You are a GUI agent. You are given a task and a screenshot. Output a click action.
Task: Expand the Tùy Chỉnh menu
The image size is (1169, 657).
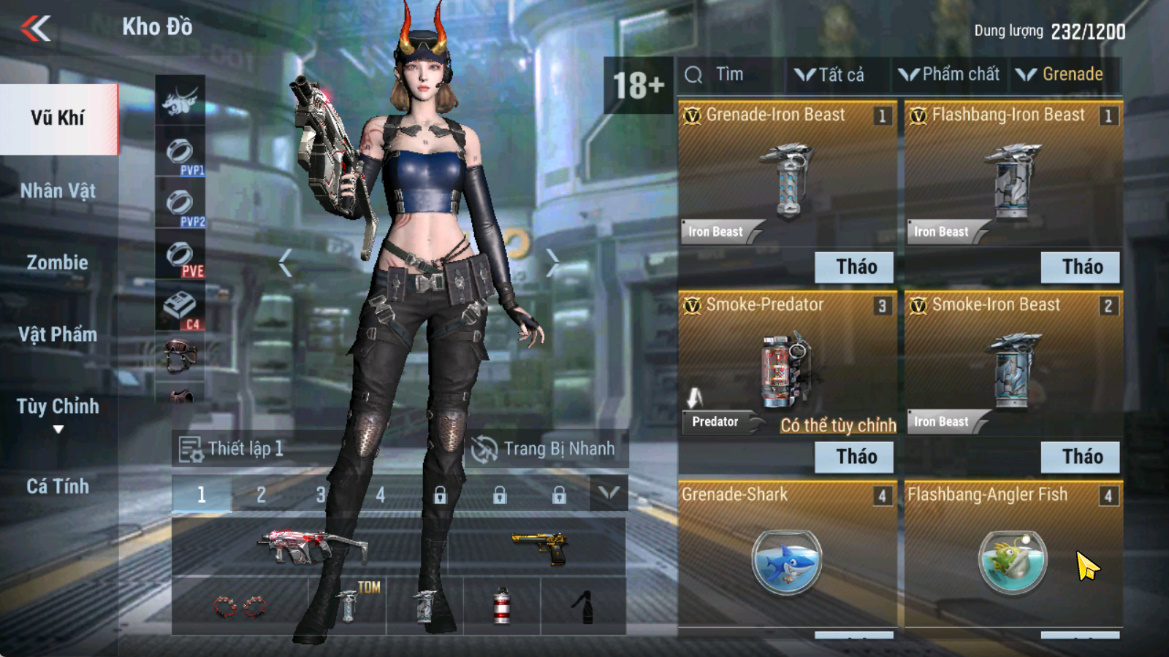[58, 412]
